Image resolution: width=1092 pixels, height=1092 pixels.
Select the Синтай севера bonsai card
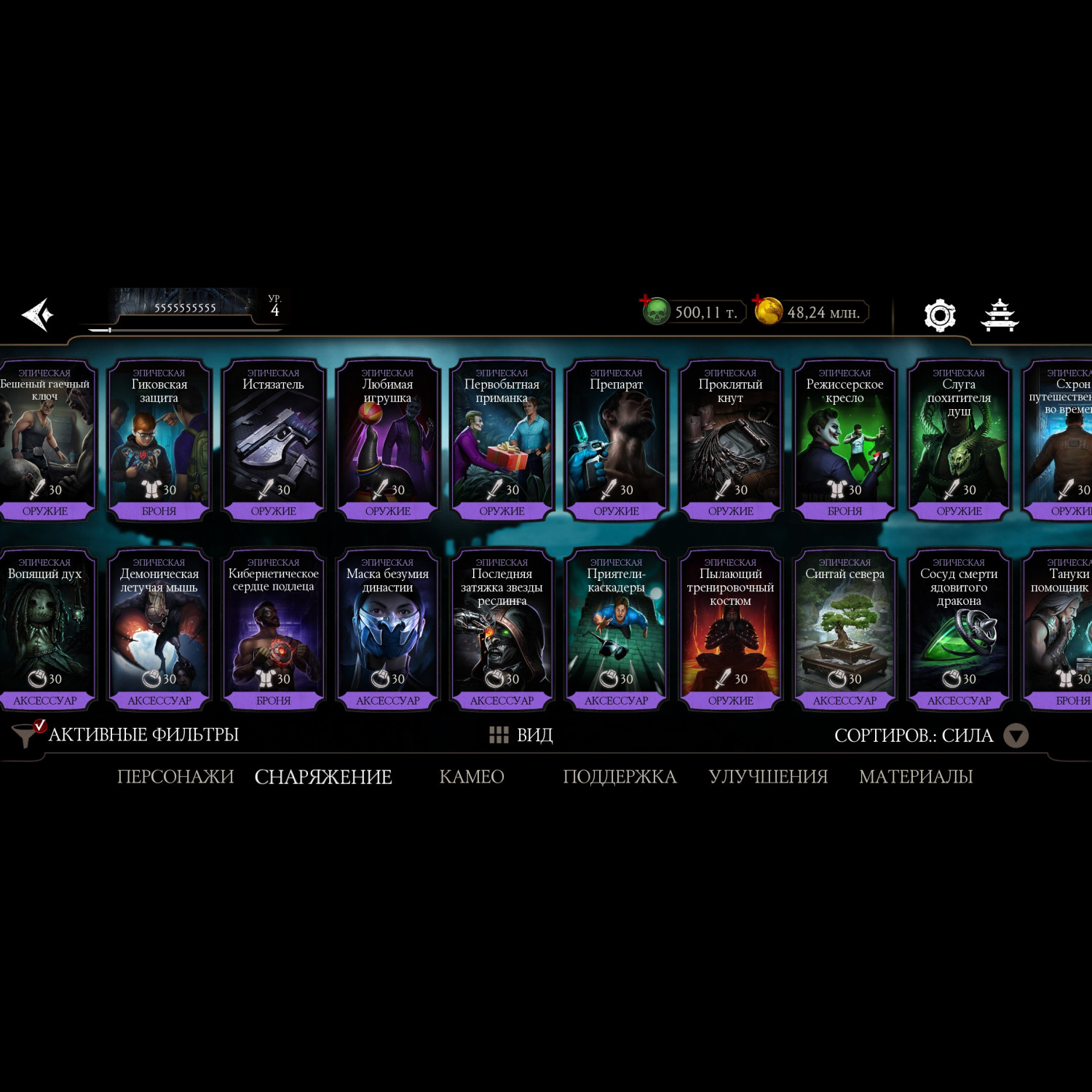[x=845, y=629]
